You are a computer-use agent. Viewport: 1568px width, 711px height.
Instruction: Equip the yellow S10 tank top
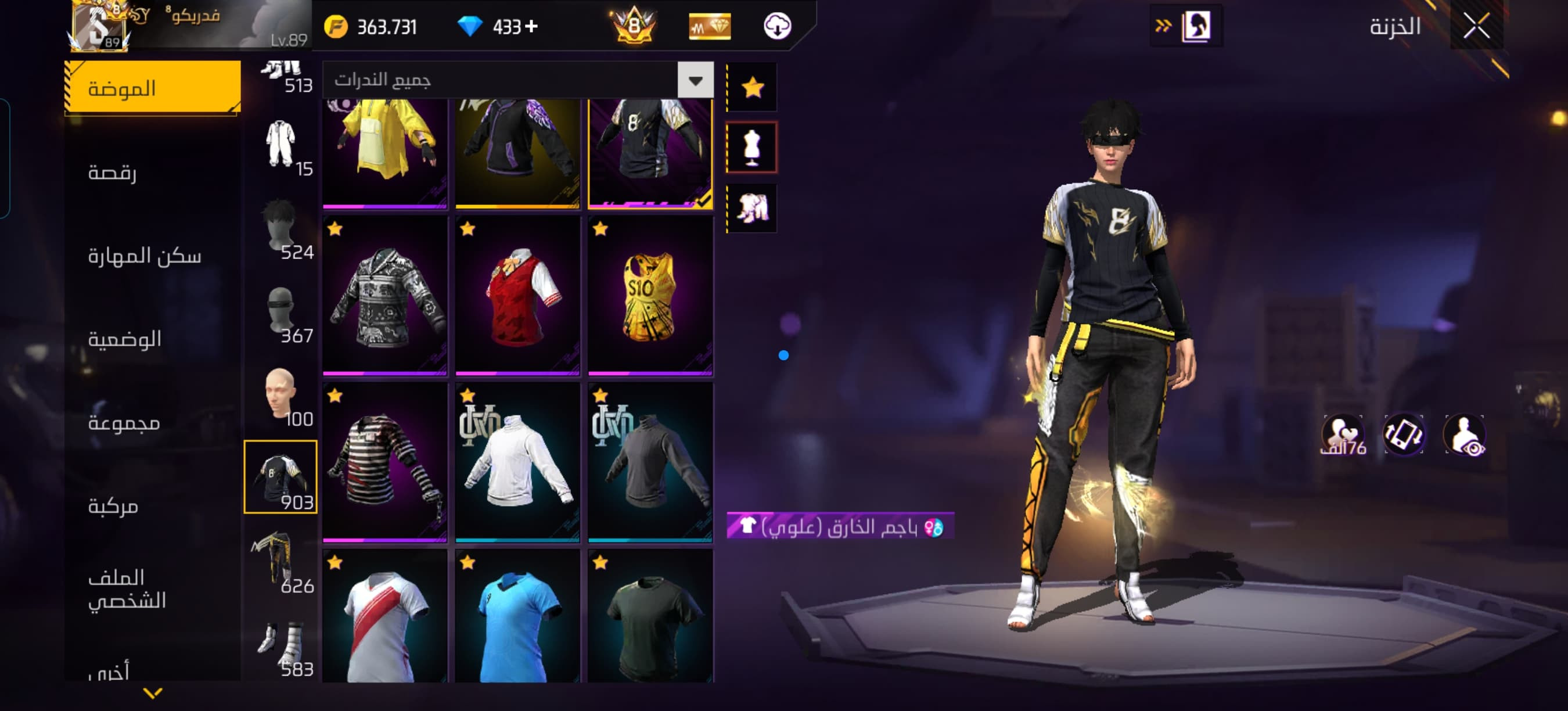pyautogui.click(x=650, y=296)
